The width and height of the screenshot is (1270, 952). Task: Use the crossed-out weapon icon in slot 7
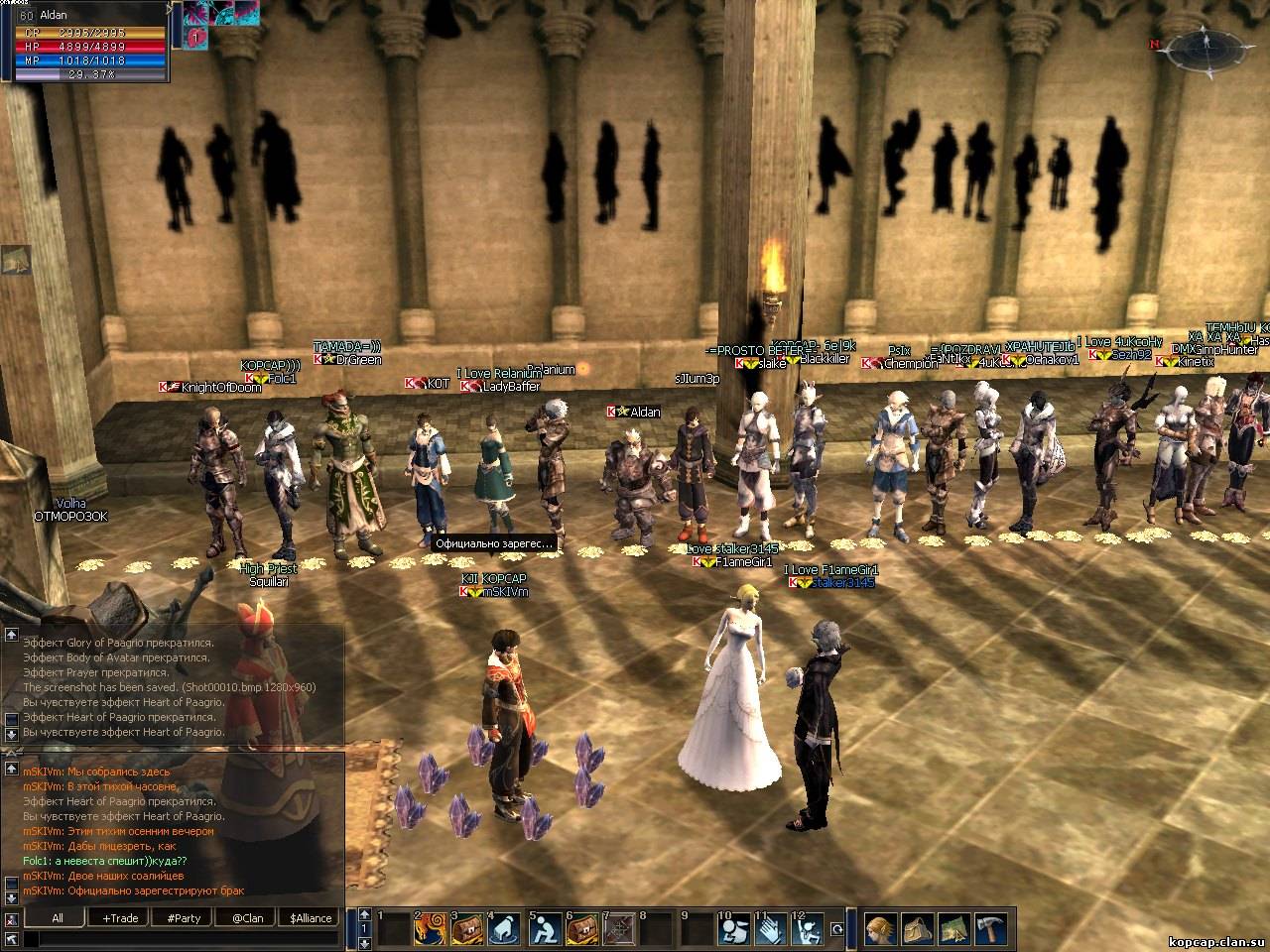(x=619, y=930)
